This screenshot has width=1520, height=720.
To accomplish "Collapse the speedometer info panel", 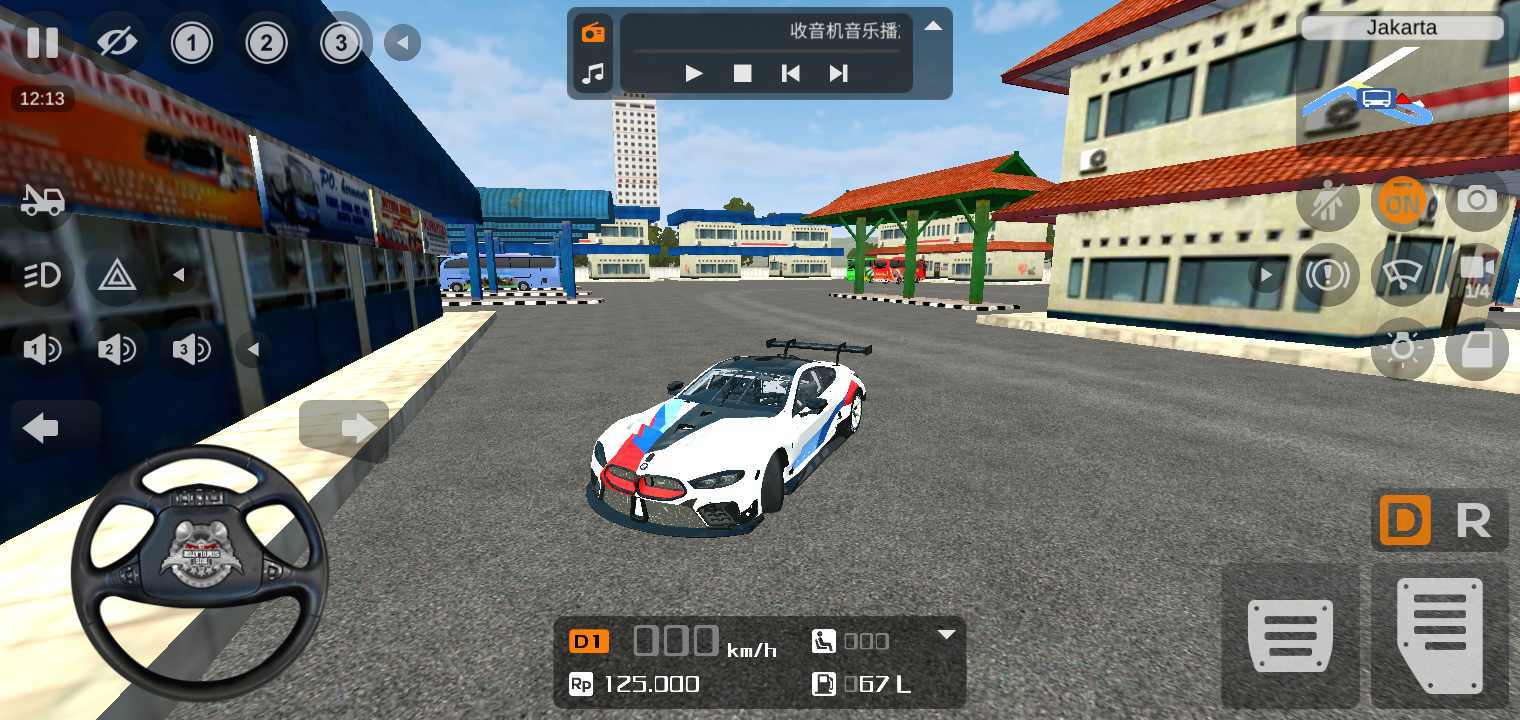I will [x=946, y=634].
